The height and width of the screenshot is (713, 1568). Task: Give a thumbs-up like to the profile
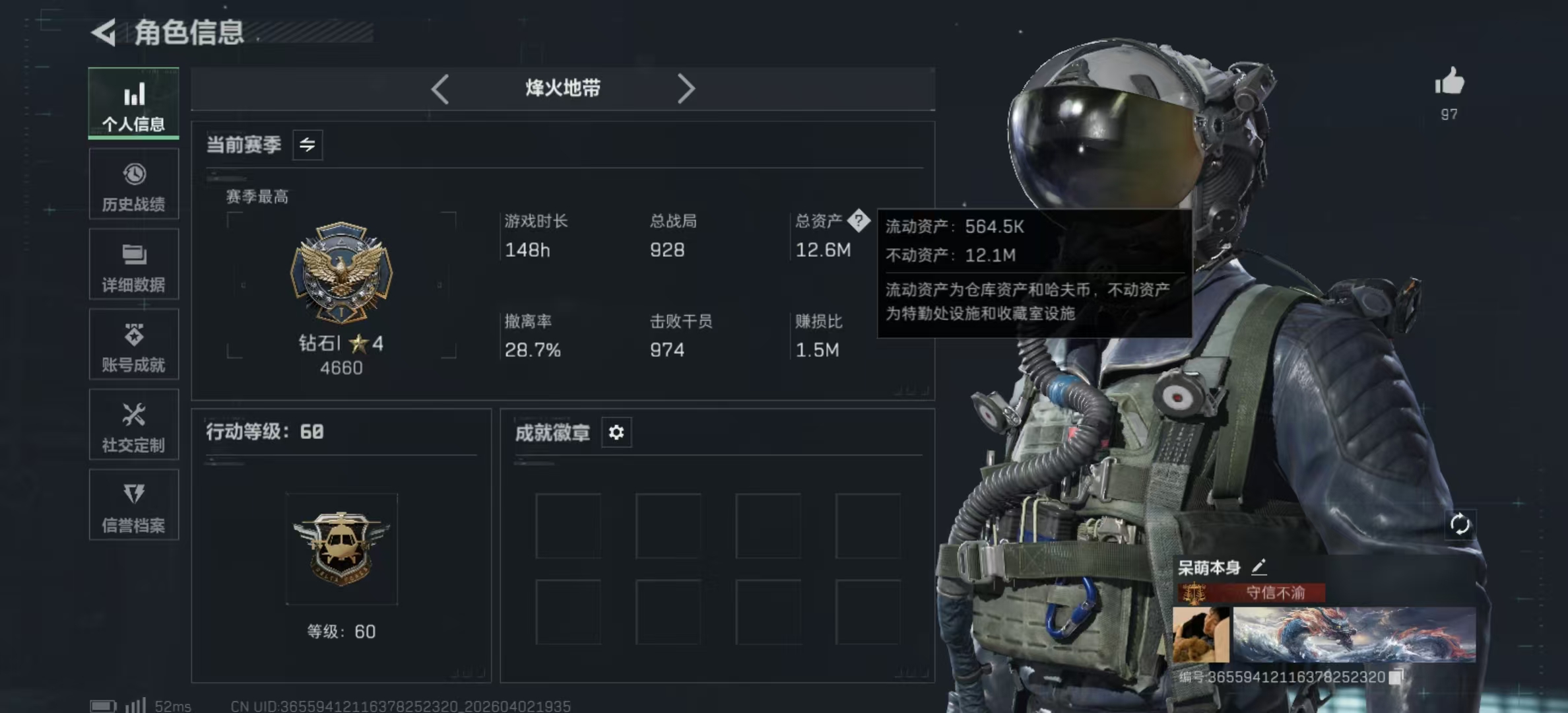point(1449,83)
